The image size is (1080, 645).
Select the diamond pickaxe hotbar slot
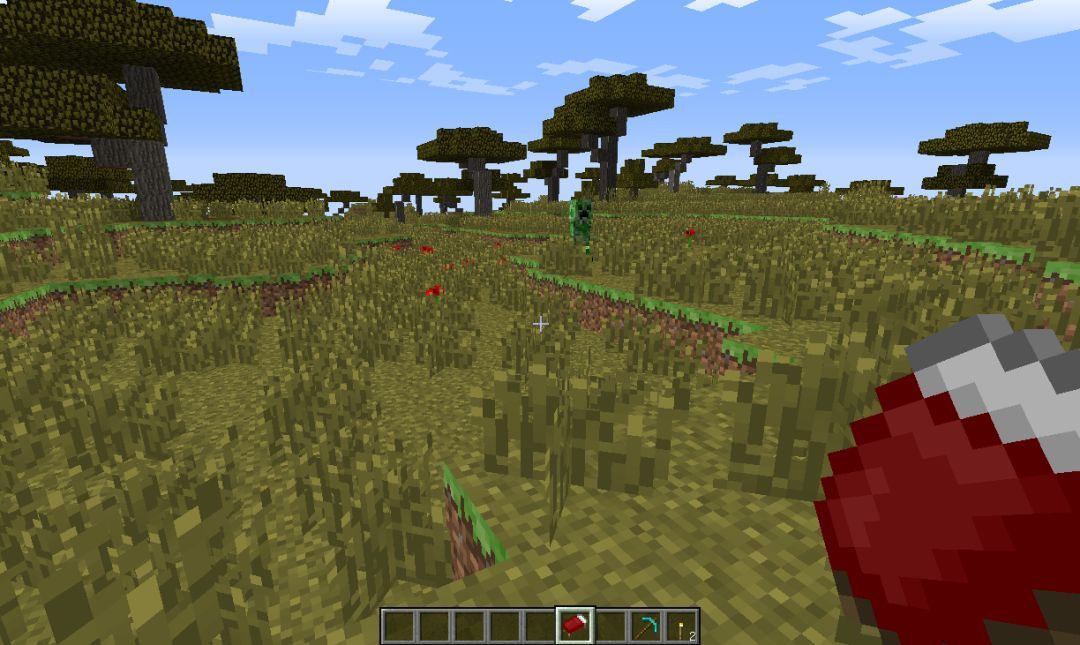[645, 626]
